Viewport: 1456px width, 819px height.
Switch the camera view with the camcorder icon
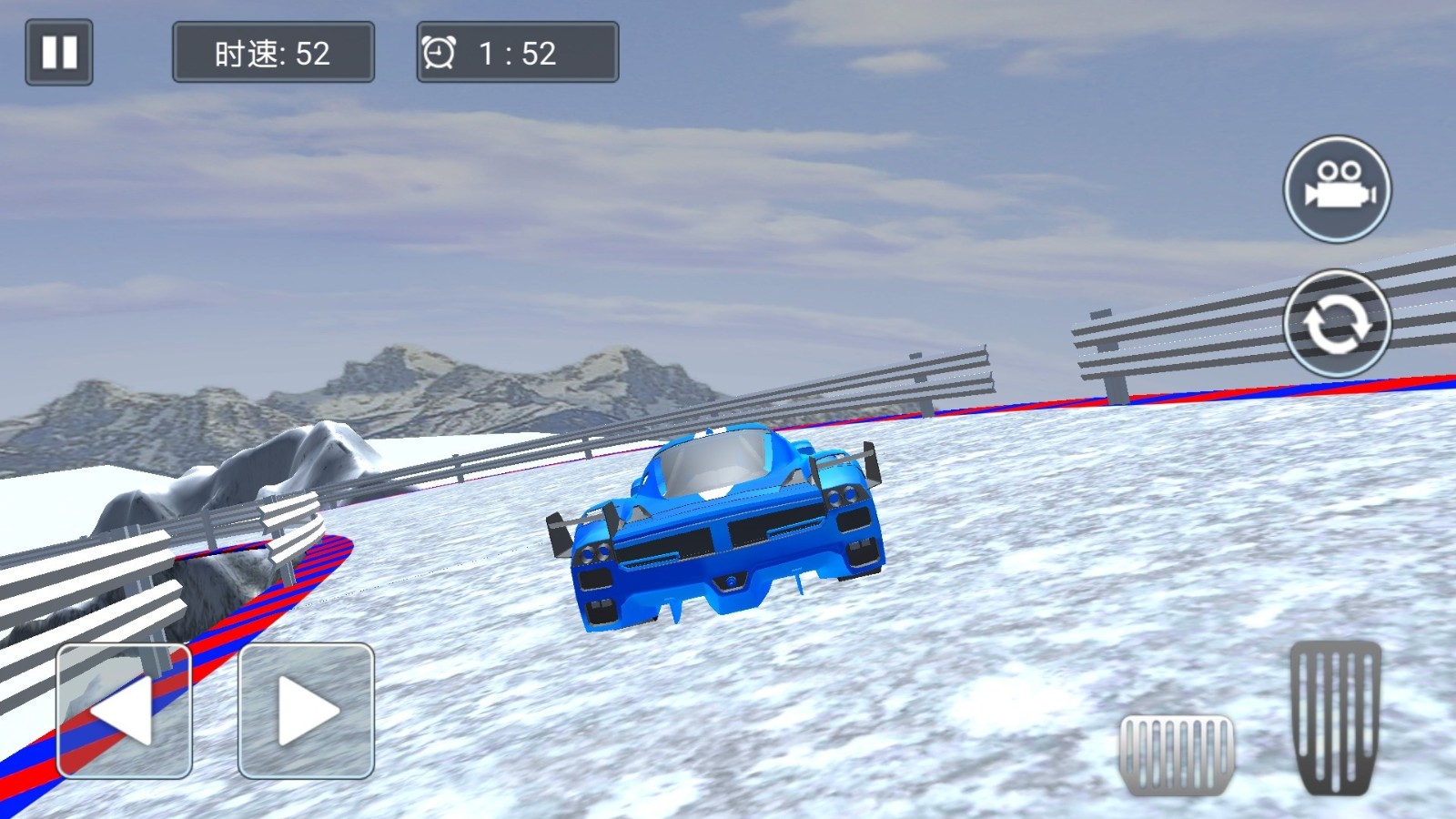1337,189
